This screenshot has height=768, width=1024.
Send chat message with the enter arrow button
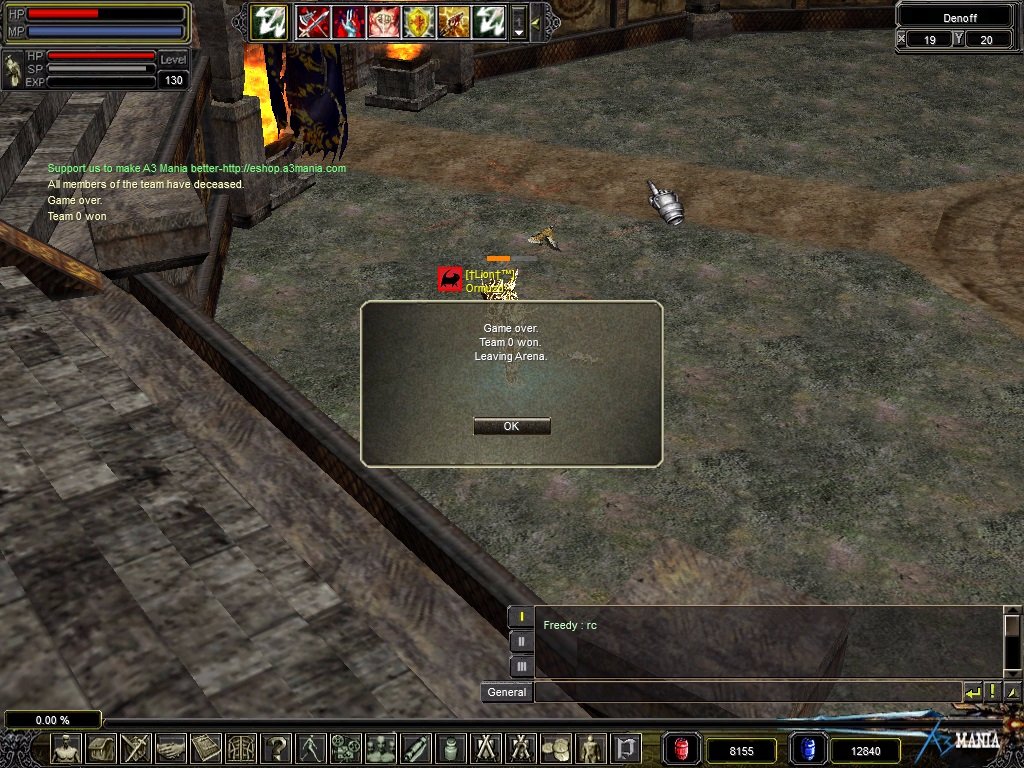[972, 692]
